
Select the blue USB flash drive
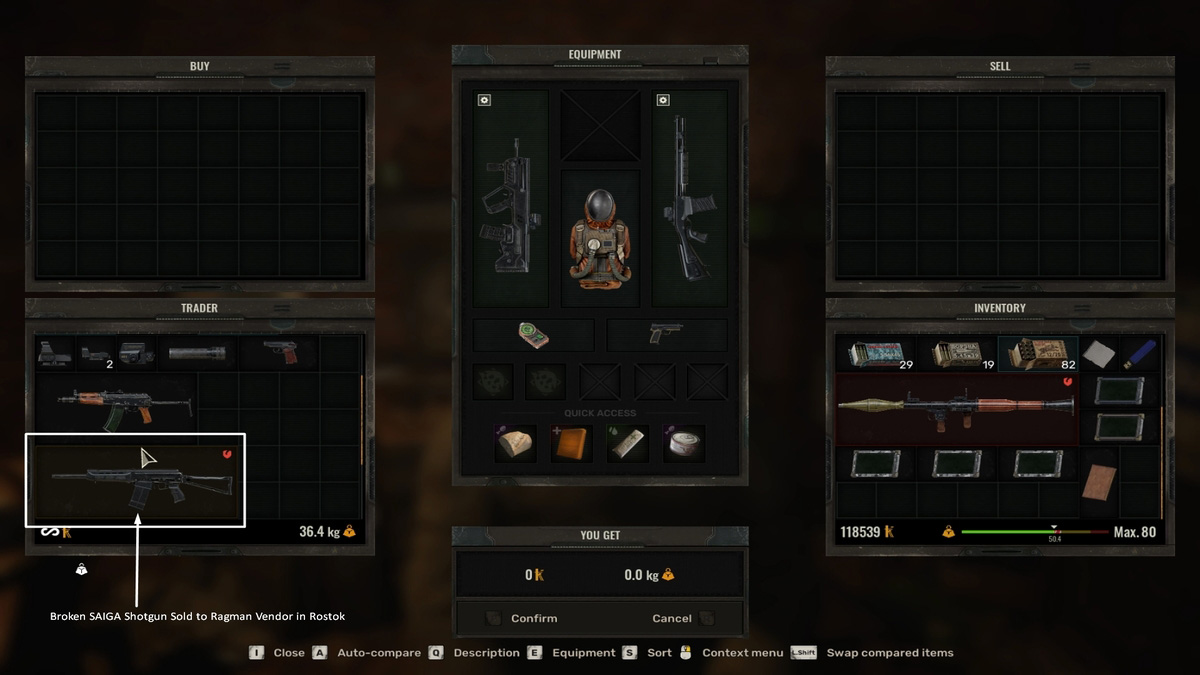(x=1139, y=354)
